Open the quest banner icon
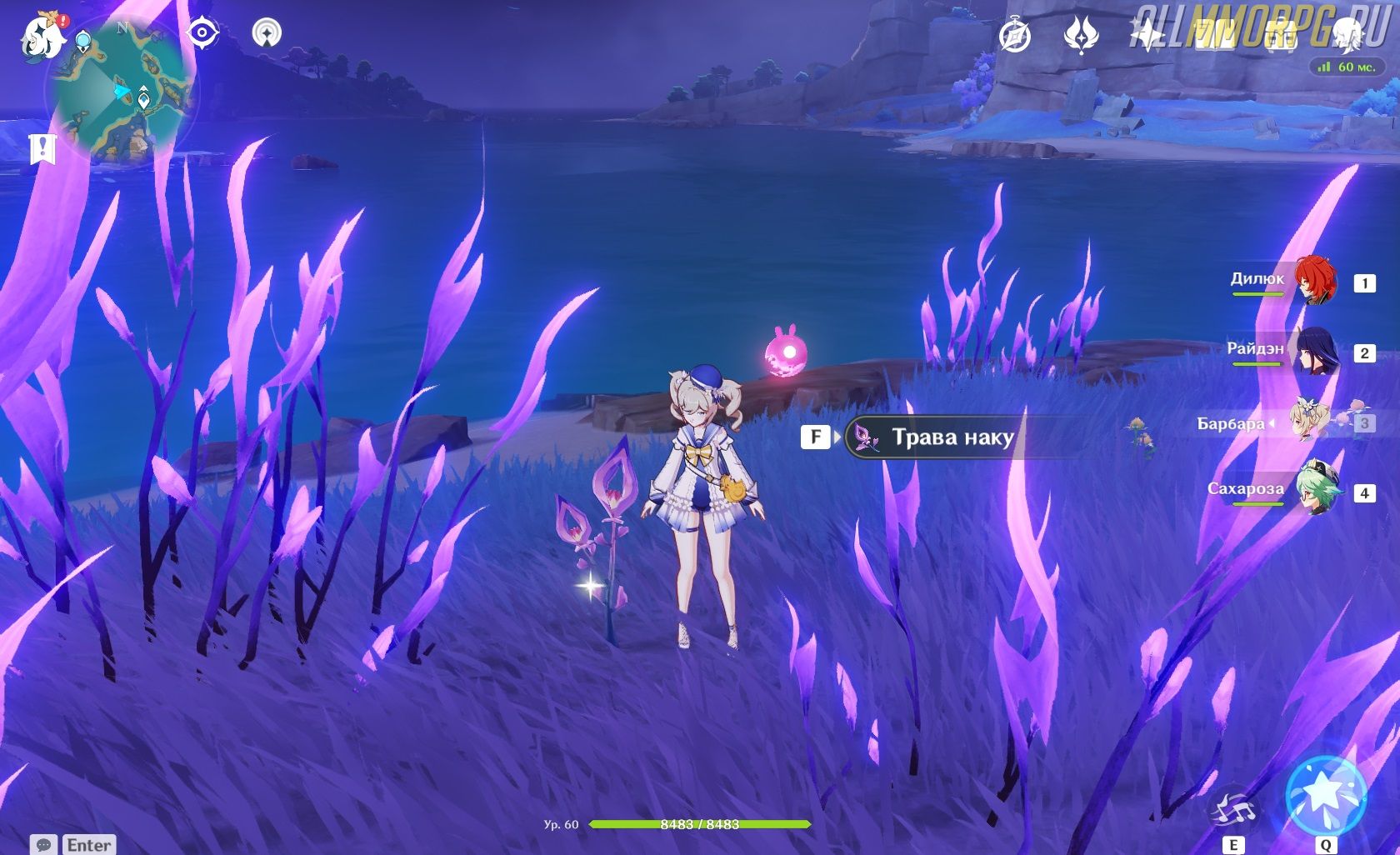 click(x=41, y=149)
